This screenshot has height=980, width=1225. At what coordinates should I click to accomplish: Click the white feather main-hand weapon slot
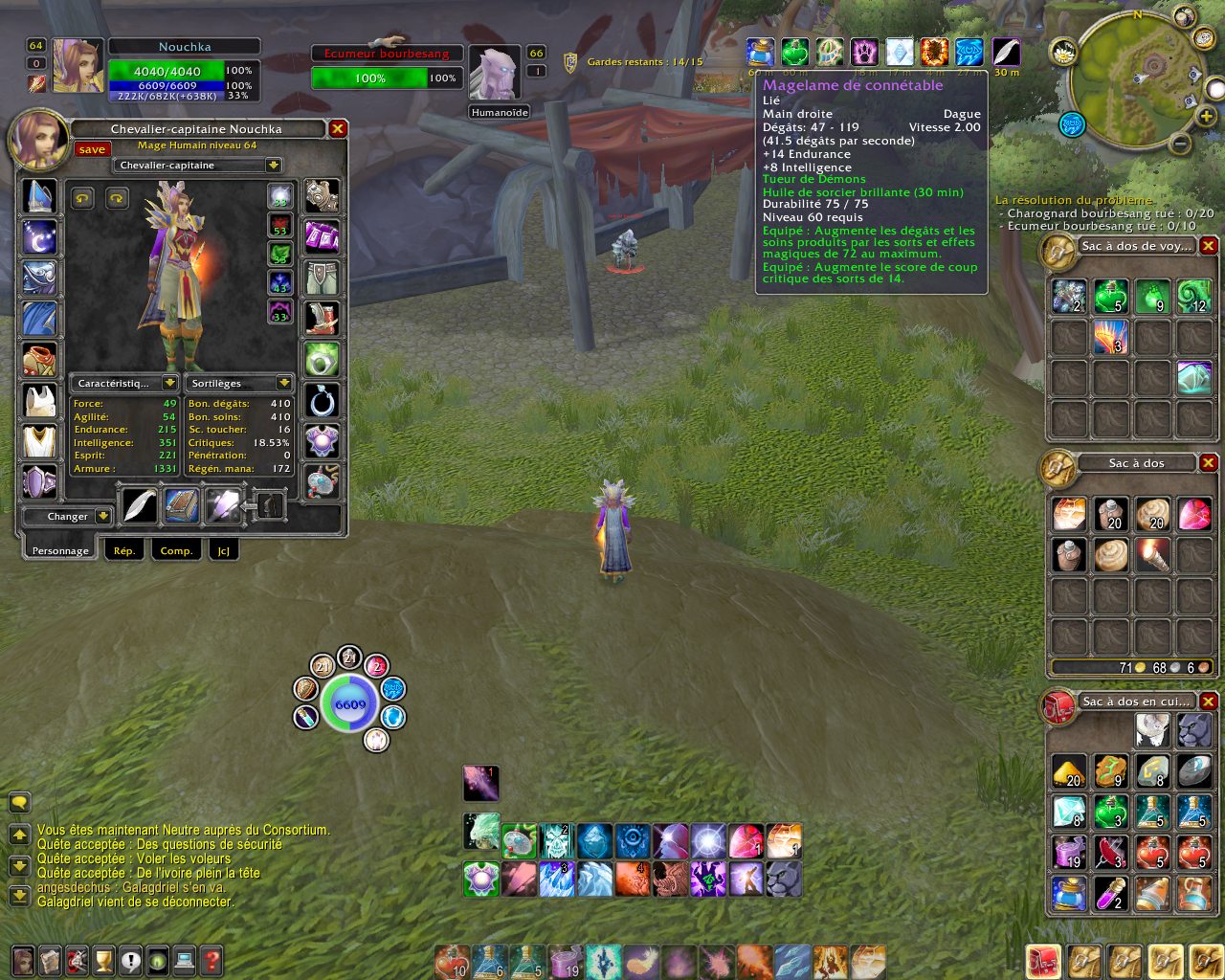tap(140, 505)
